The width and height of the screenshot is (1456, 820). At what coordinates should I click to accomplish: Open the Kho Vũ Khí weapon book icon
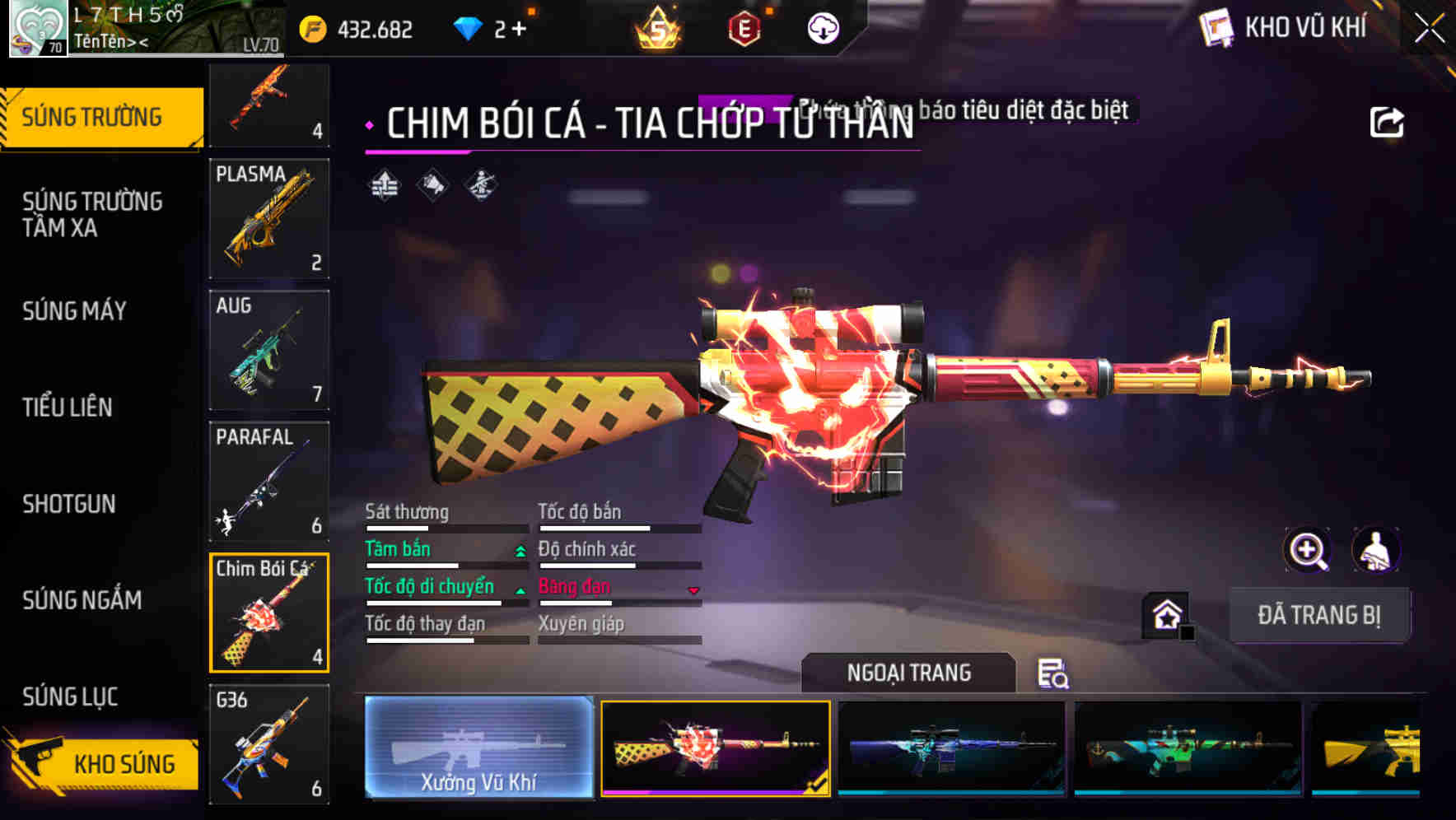click(x=1217, y=27)
